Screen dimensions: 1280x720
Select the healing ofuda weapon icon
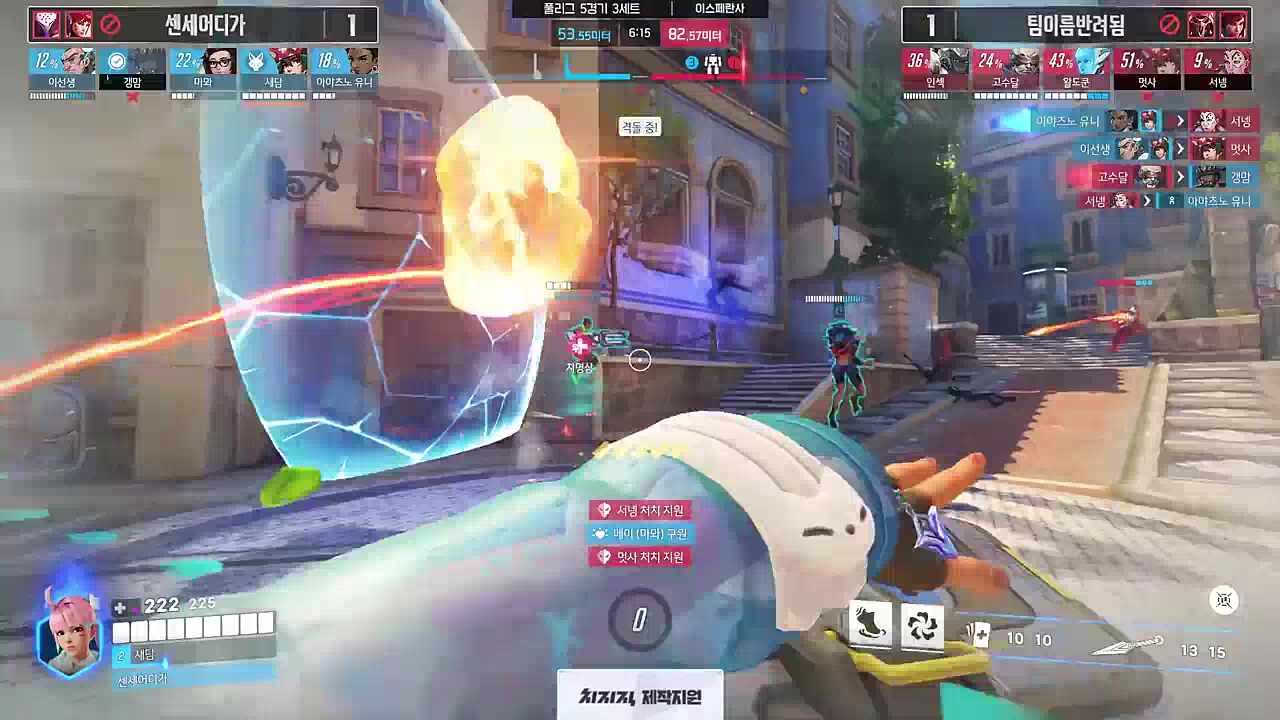point(980,634)
